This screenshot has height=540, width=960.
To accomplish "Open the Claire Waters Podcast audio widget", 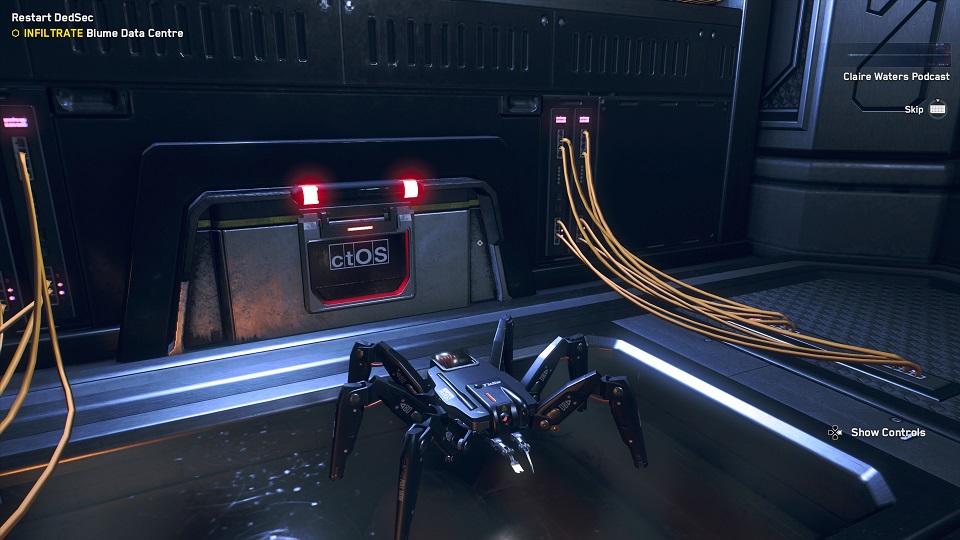I will coord(895,76).
